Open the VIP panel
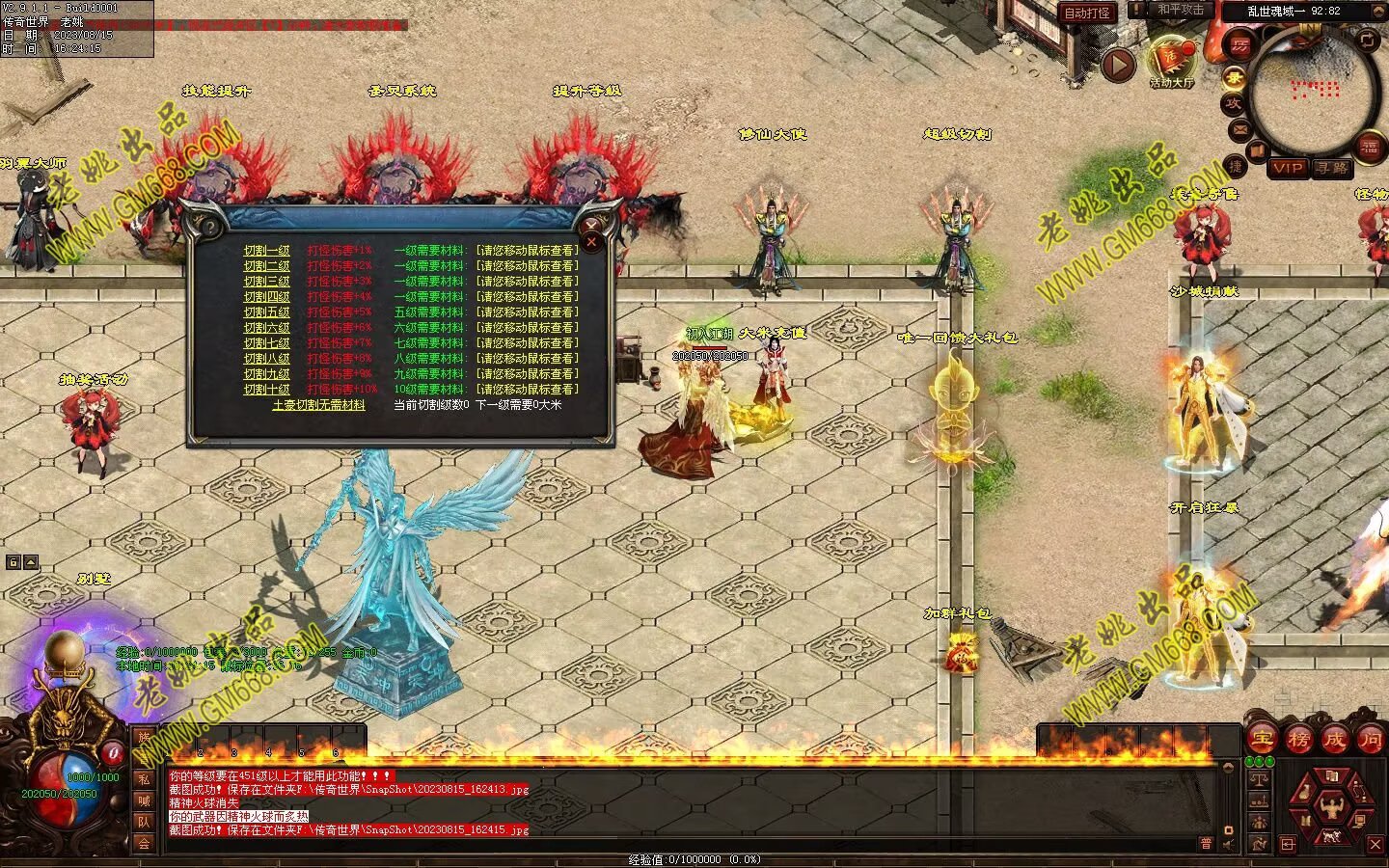The image size is (1389, 868). (1288, 168)
